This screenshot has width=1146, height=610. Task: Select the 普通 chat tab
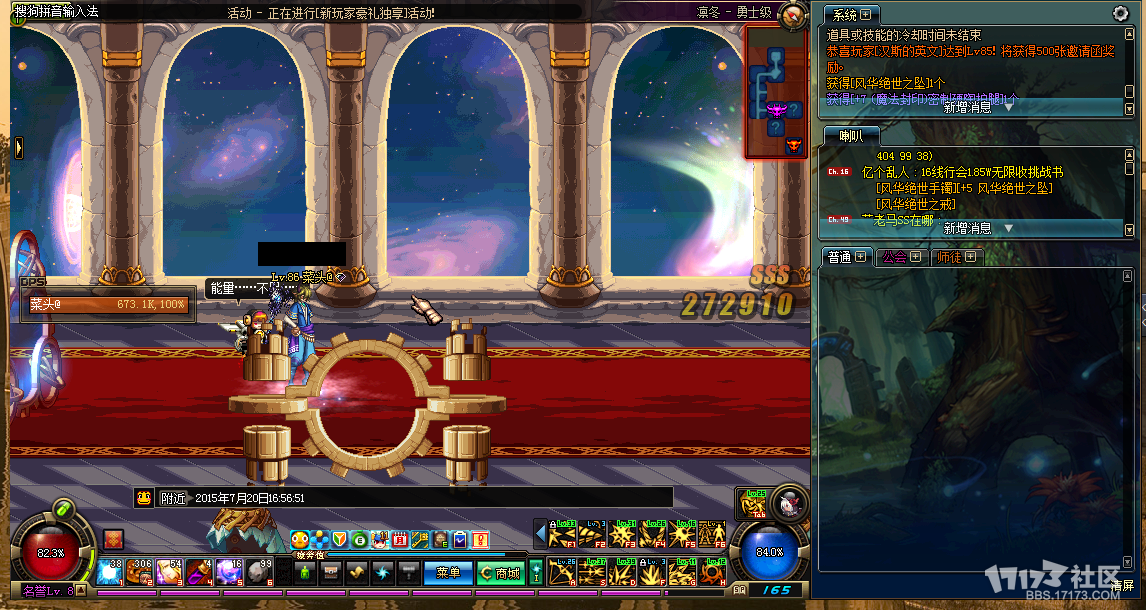pyautogui.click(x=844, y=257)
